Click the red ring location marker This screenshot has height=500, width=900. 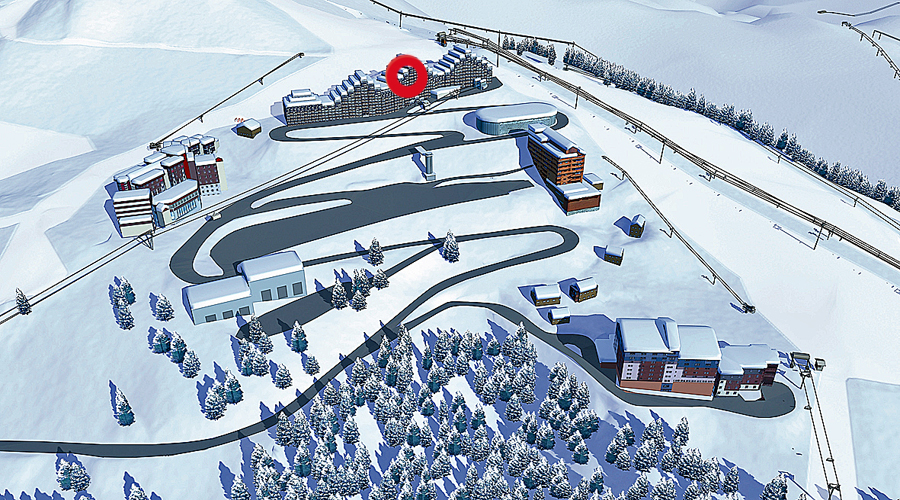[x=406, y=76]
